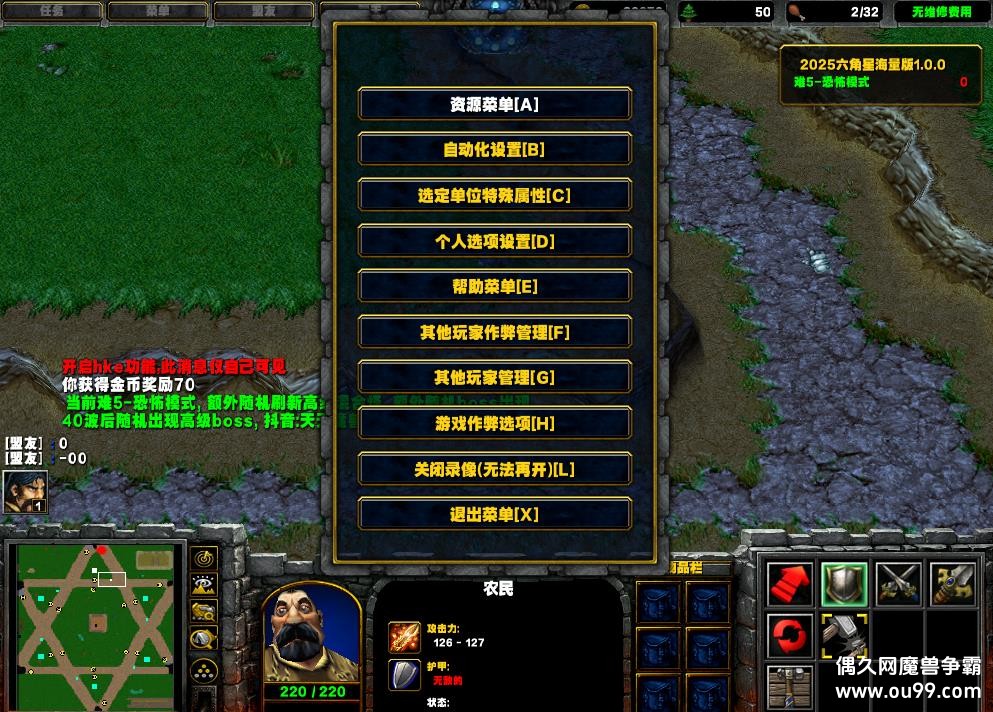This screenshot has width=993, height=712.
Task: Open 其他玩家作弊管理[F] entry
Action: tap(494, 332)
